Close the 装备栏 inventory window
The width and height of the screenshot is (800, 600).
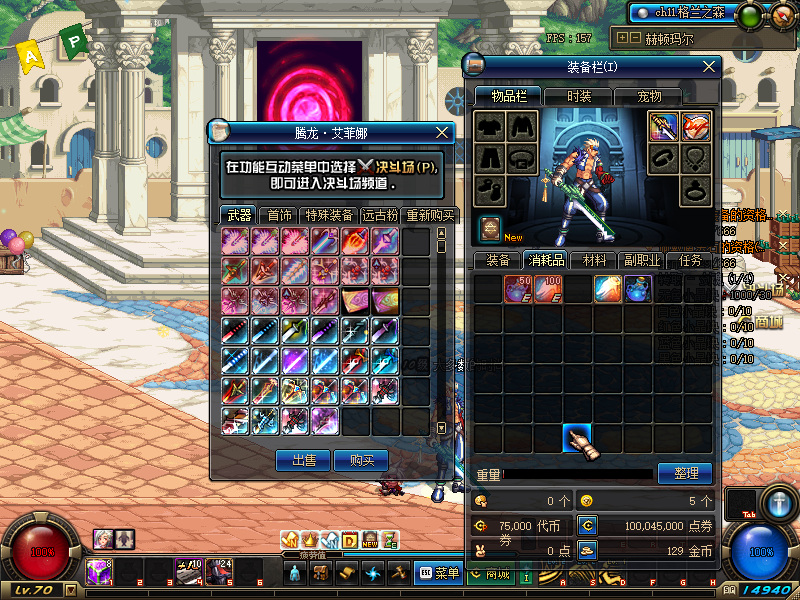click(x=710, y=66)
